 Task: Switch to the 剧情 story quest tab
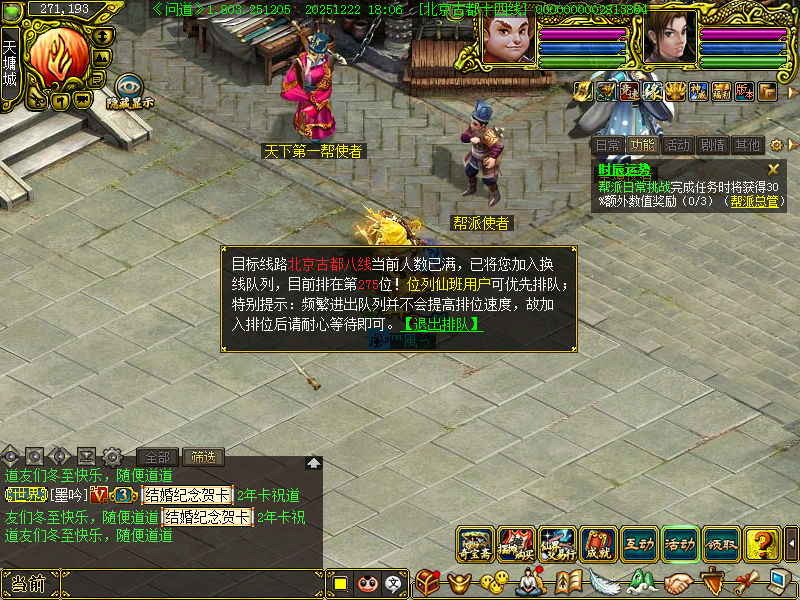pos(712,146)
